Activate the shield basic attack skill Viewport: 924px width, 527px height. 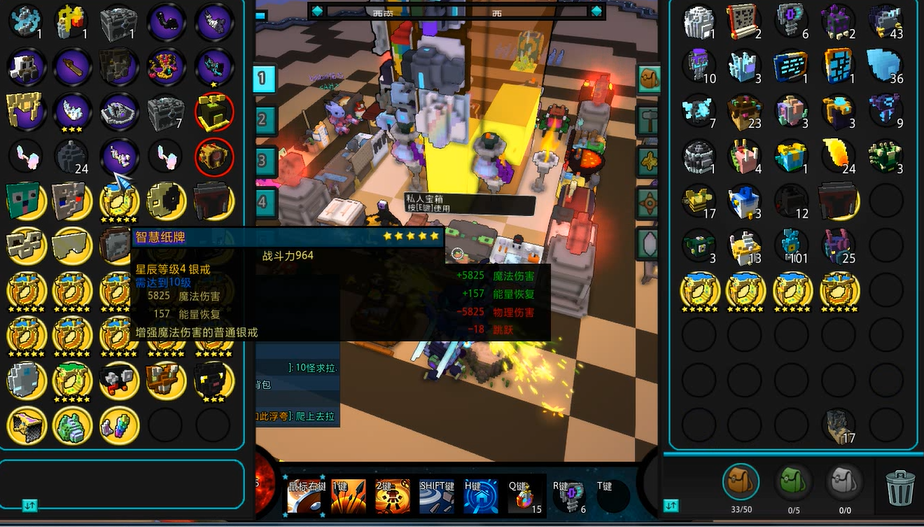305,497
